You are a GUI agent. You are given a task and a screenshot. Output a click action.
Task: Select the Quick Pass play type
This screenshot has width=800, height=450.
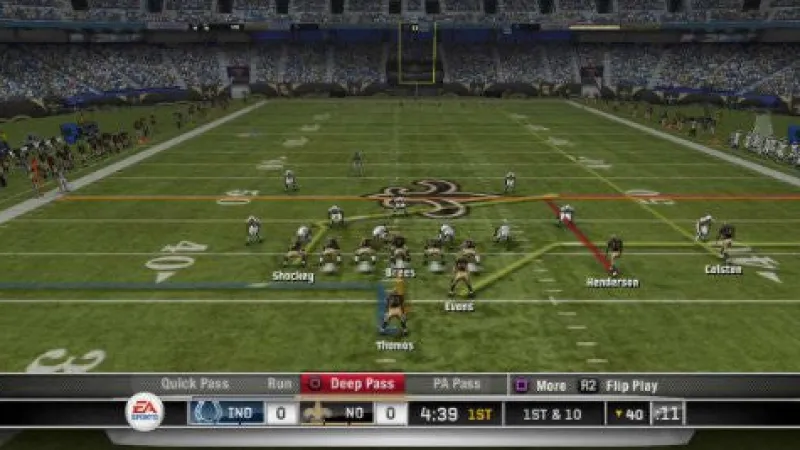click(x=194, y=384)
